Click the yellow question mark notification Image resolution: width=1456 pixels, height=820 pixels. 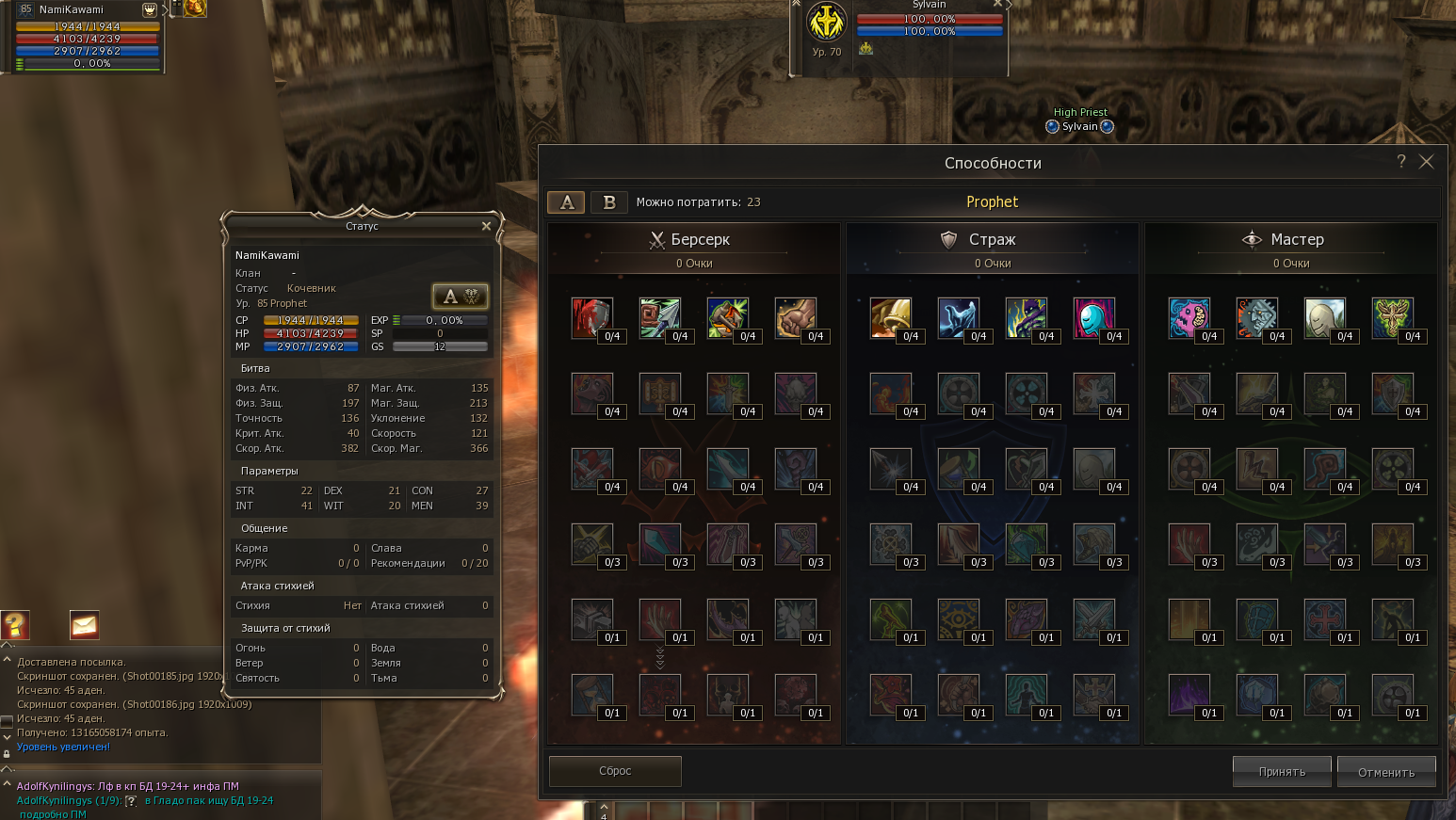tap(15, 624)
